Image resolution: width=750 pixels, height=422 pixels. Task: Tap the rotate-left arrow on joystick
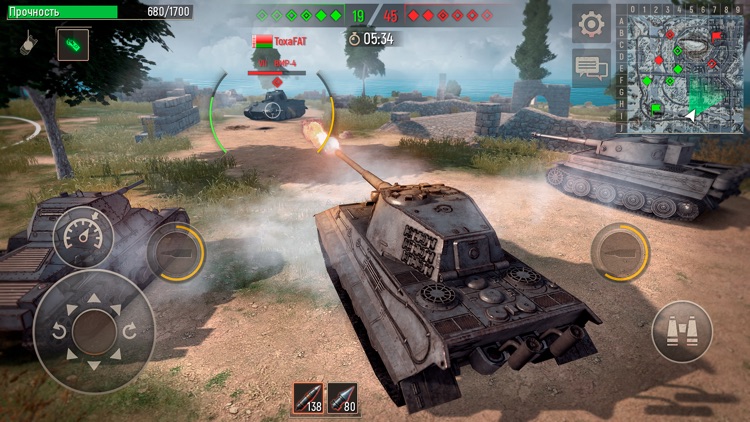[58, 331]
